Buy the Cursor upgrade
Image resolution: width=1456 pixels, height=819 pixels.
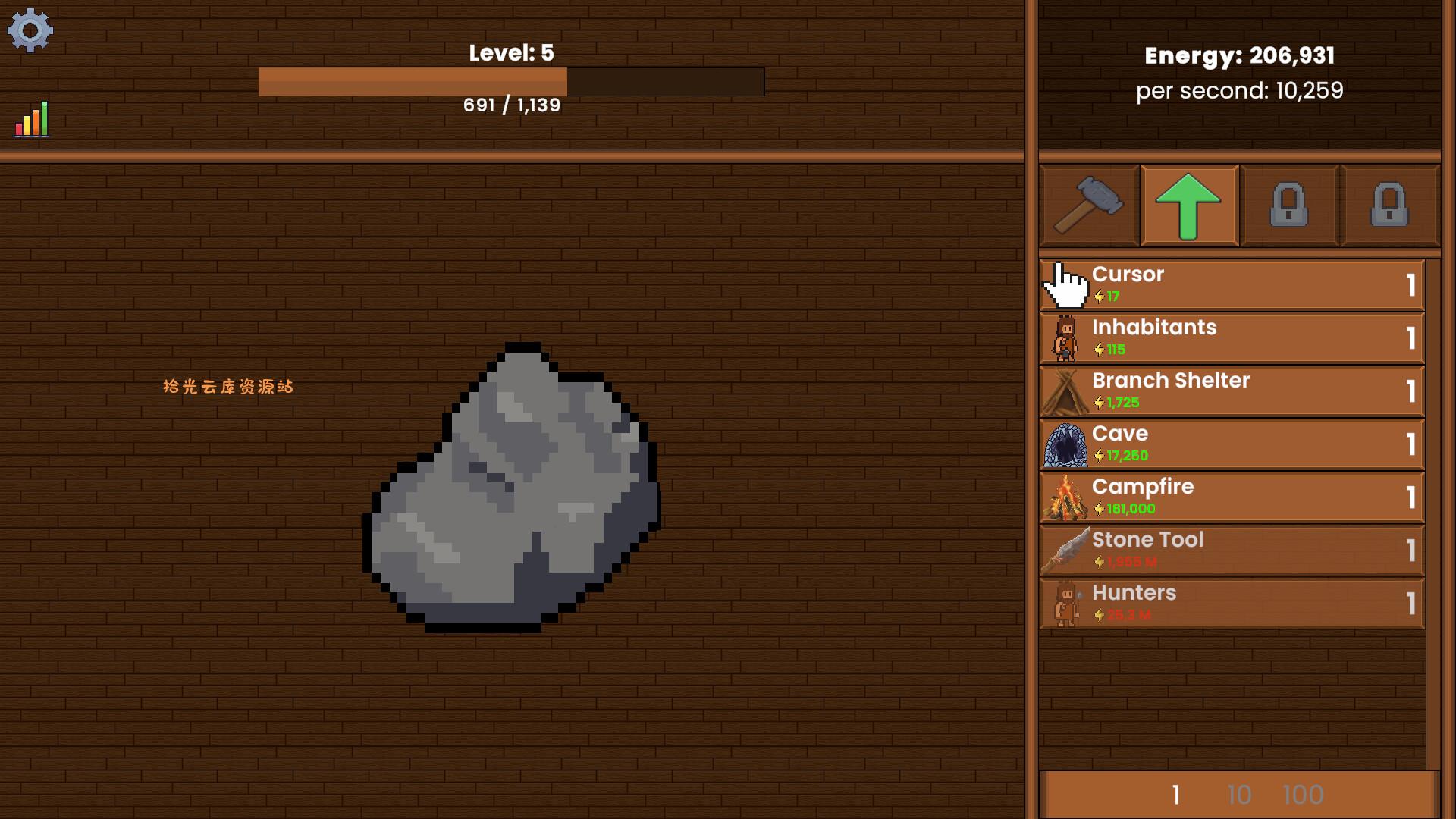click(1232, 285)
